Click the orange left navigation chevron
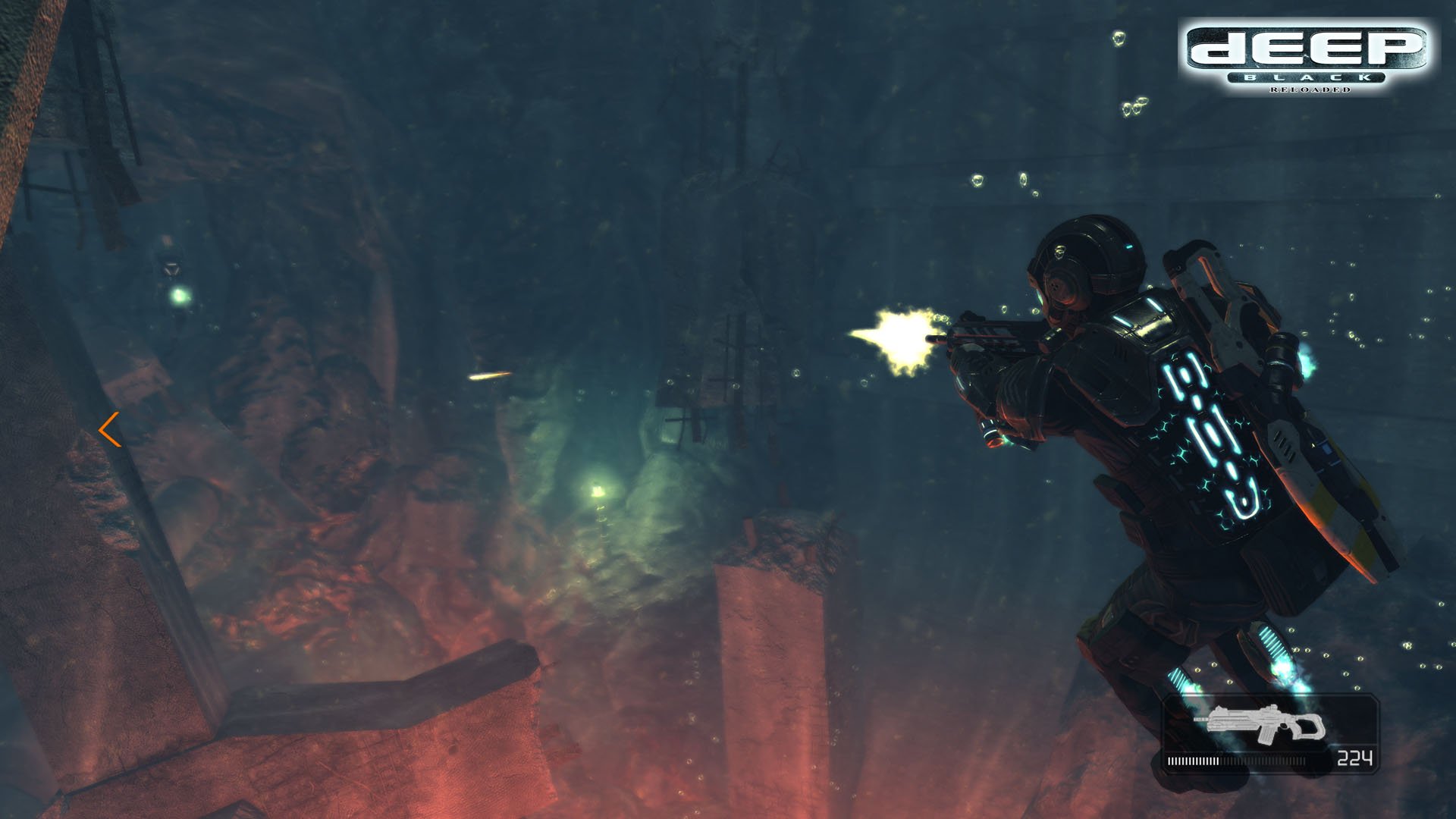This screenshot has width=1456, height=819. pos(108,430)
